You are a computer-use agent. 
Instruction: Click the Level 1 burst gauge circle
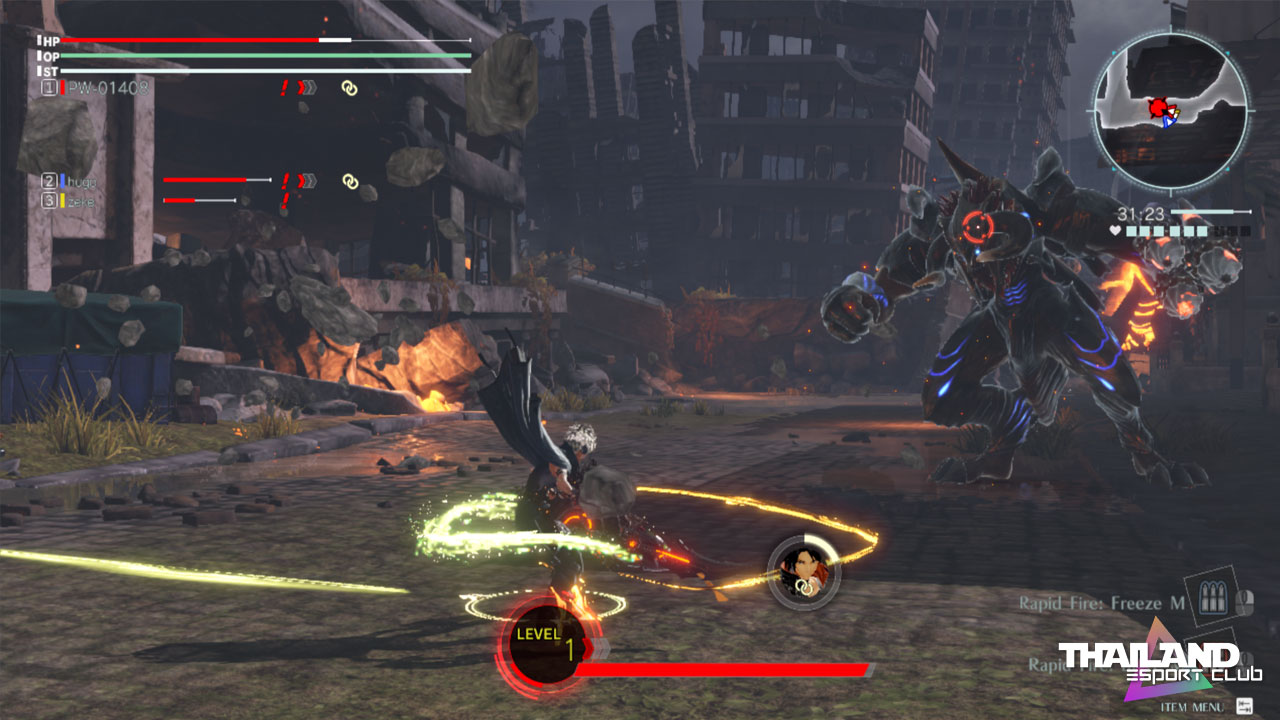point(547,644)
